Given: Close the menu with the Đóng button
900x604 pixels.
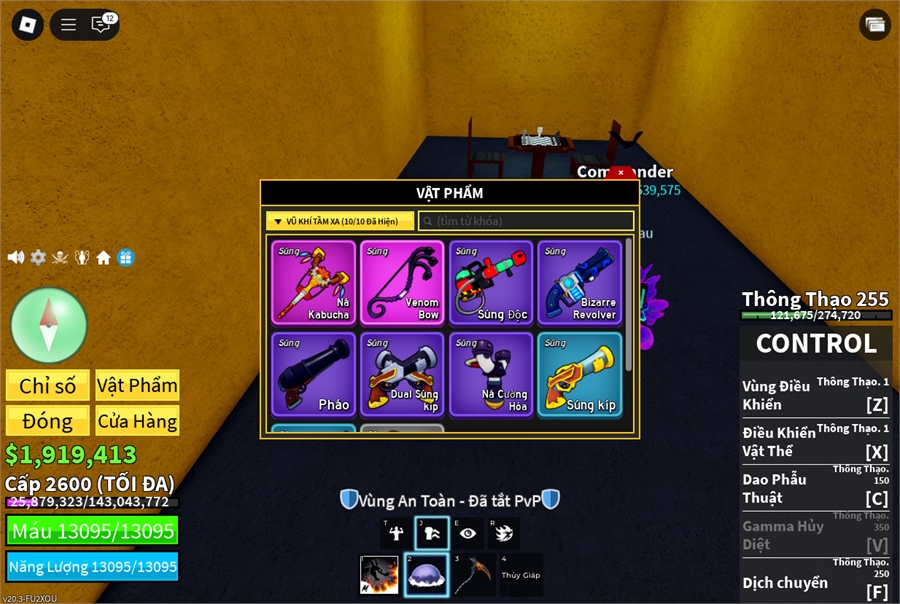Looking at the screenshot, I should point(47,420).
